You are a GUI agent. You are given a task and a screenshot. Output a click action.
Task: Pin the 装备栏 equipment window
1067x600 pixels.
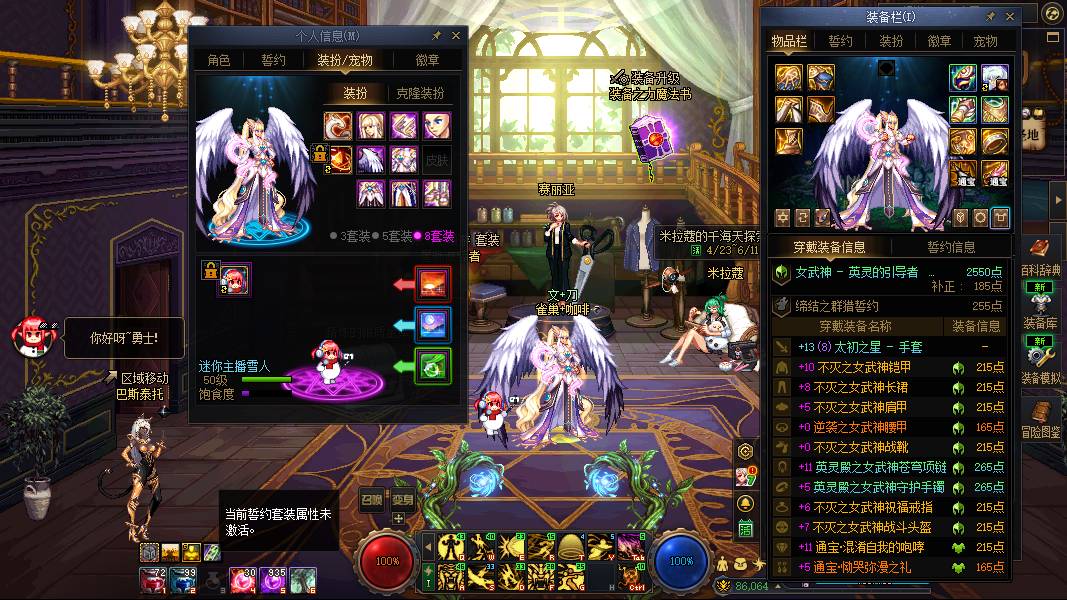pyautogui.click(x=990, y=16)
